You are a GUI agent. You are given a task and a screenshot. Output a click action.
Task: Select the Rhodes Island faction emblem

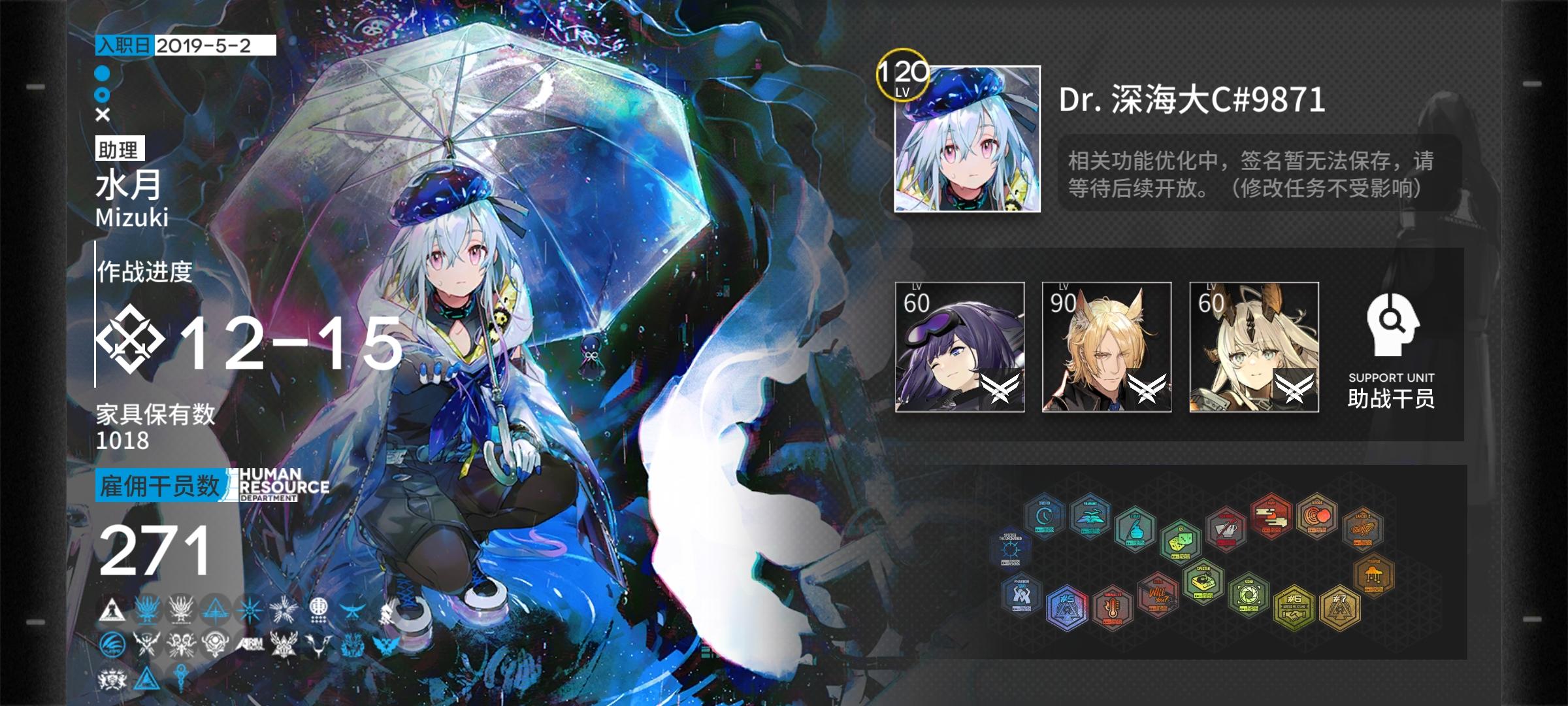coord(111,608)
